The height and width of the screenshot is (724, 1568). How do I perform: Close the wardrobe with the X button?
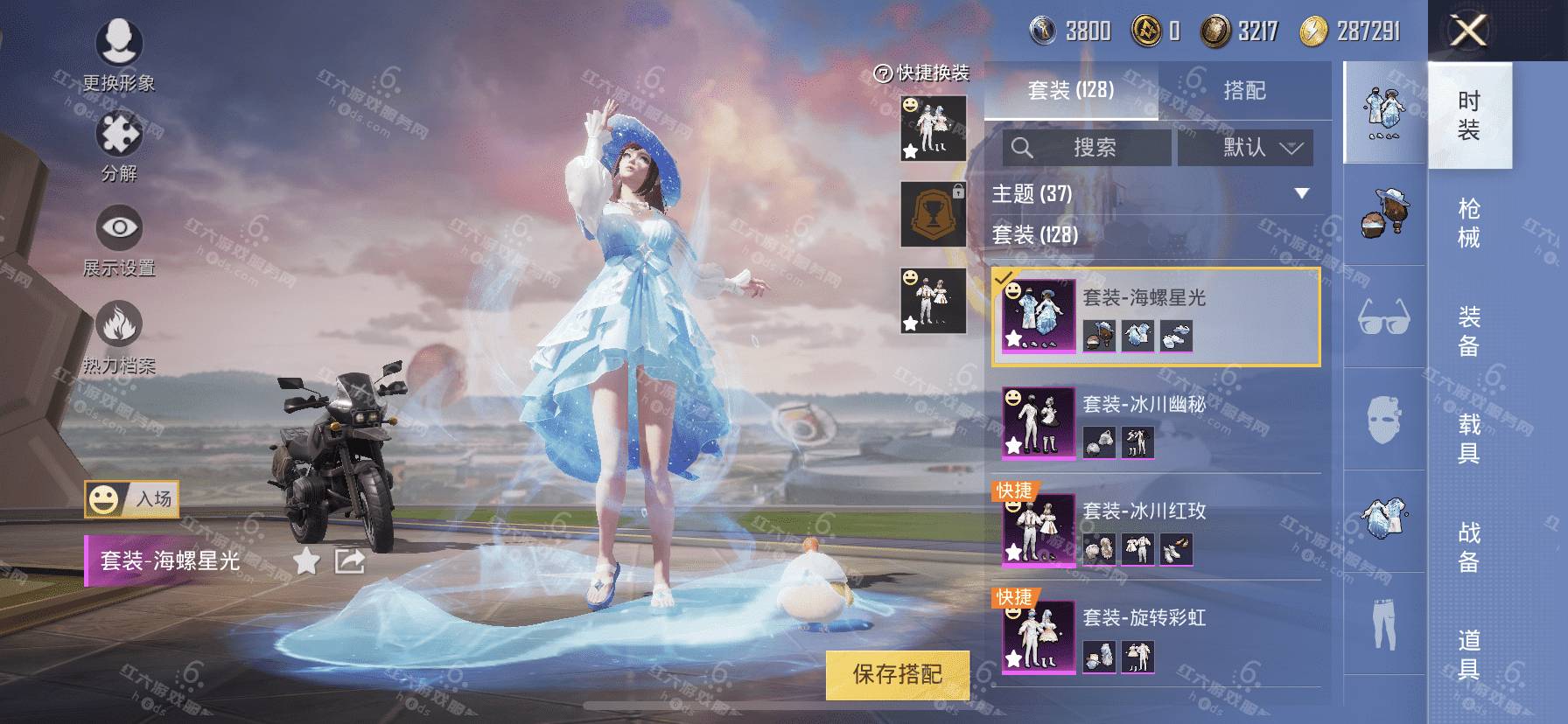(x=1468, y=31)
